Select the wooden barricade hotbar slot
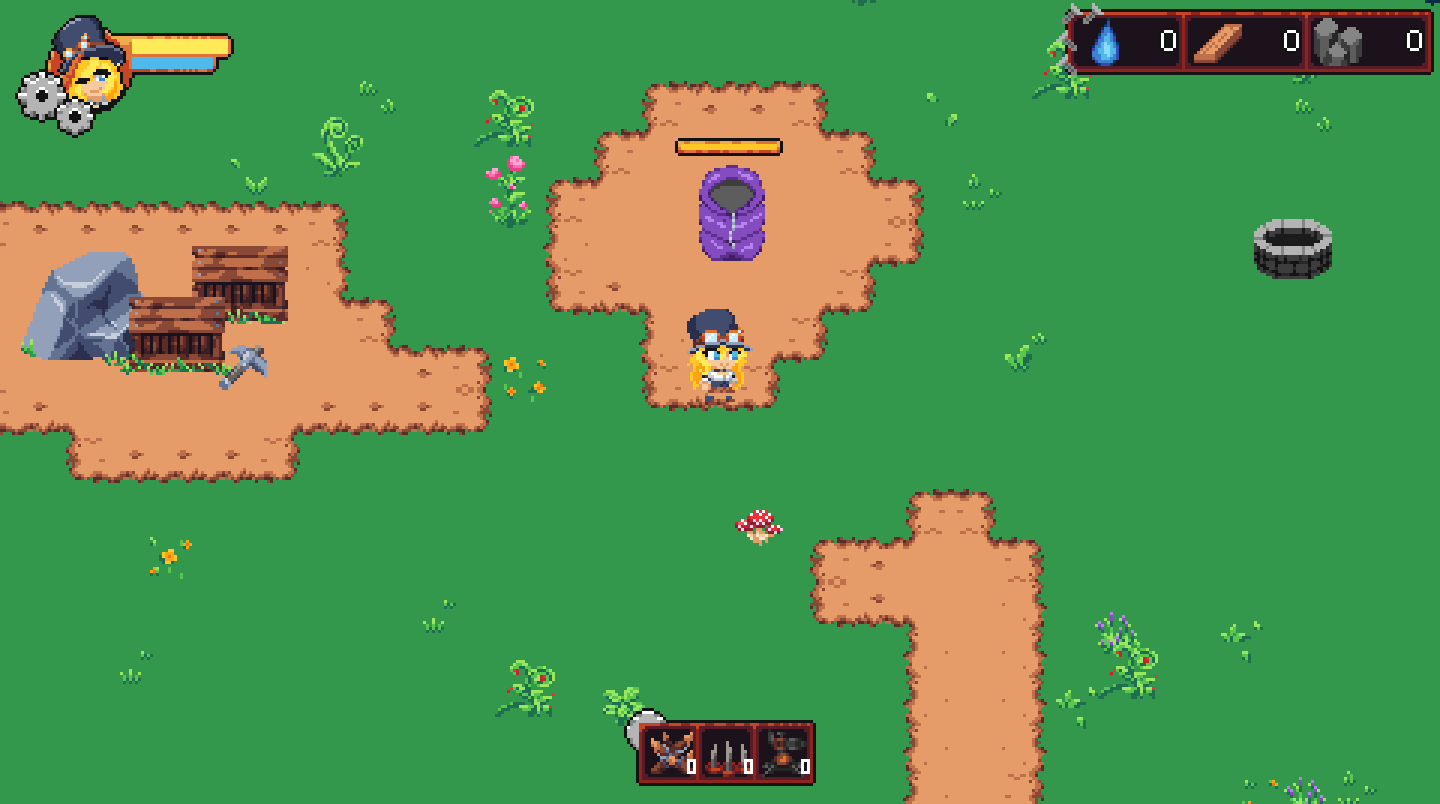This screenshot has width=1440, height=804. (669, 752)
